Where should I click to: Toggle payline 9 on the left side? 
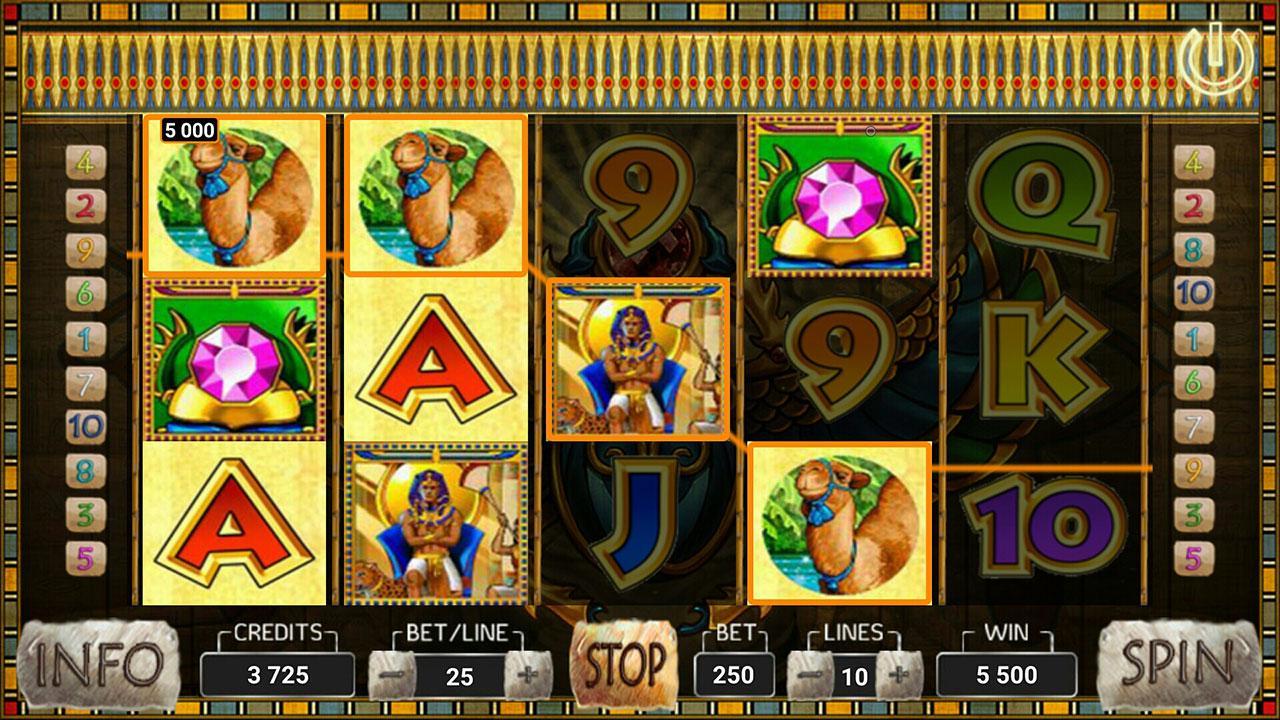pos(85,248)
